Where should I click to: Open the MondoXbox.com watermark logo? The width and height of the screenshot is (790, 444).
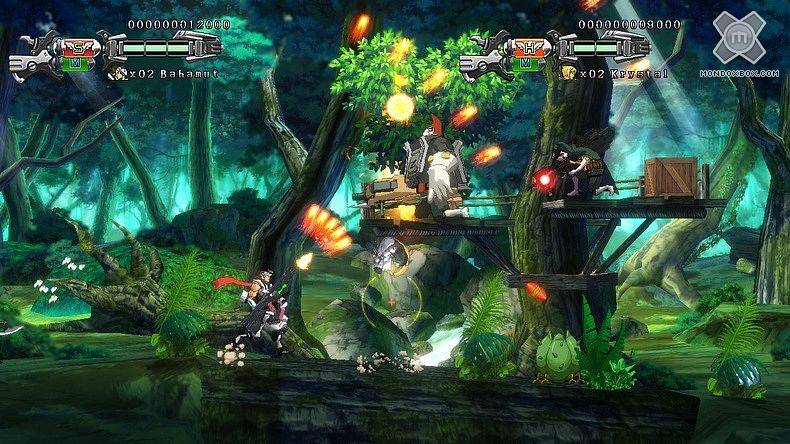click(x=739, y=39)
